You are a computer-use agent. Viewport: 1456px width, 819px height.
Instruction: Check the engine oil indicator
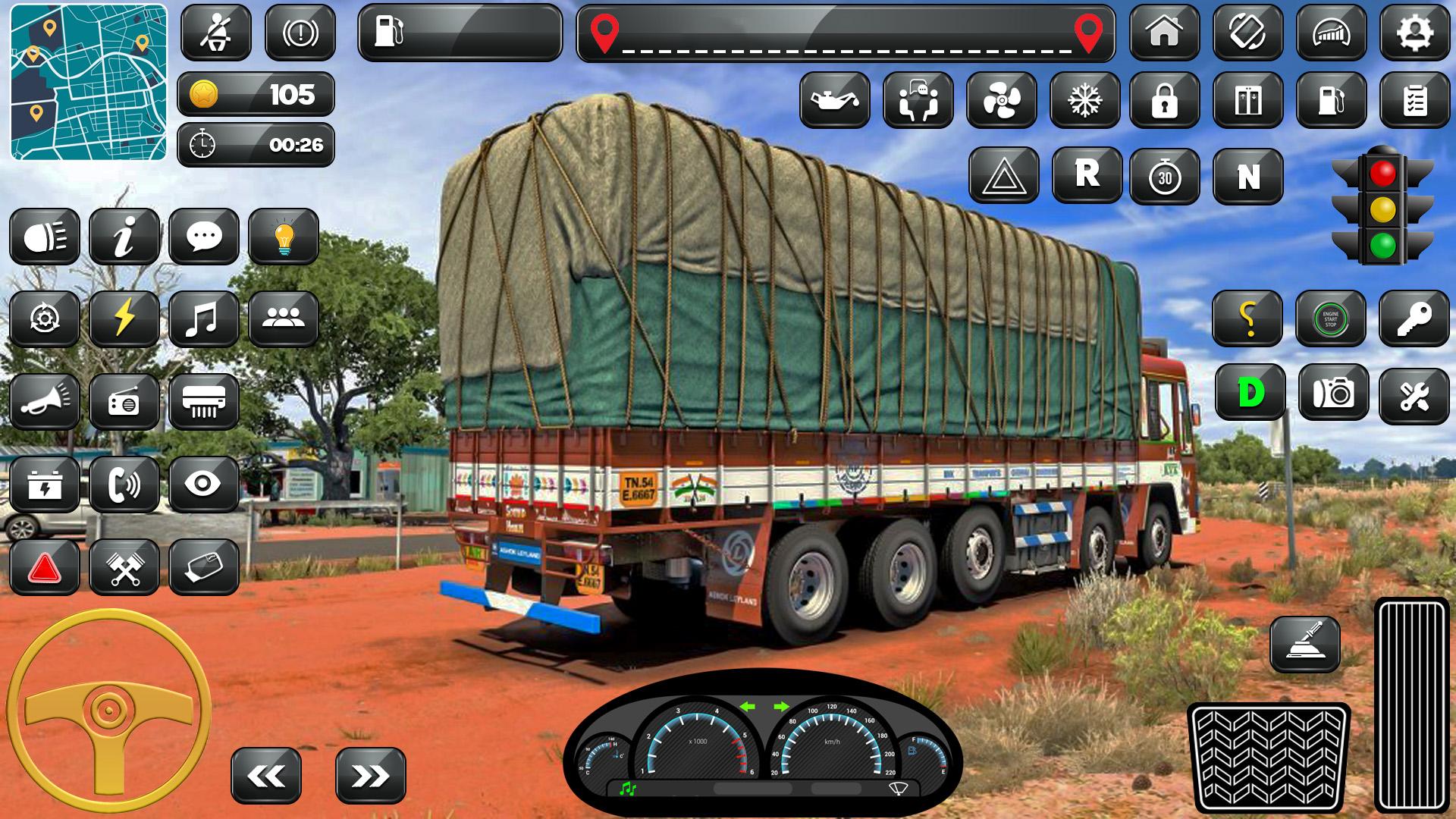coord(833,100)
